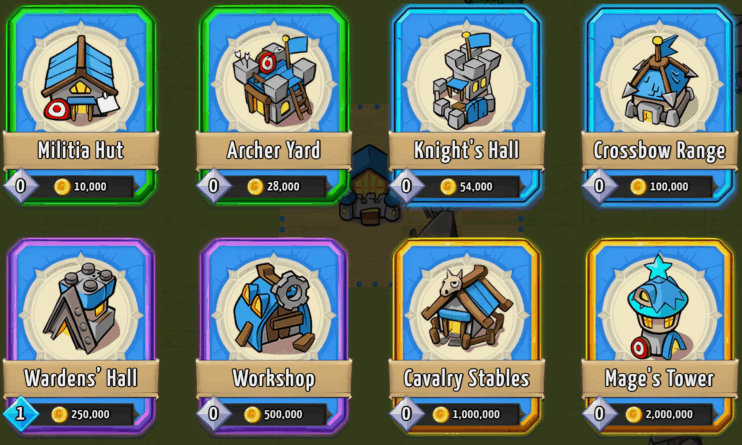
Task: Select the Cavalry Stables card
Action: [466, 330]
